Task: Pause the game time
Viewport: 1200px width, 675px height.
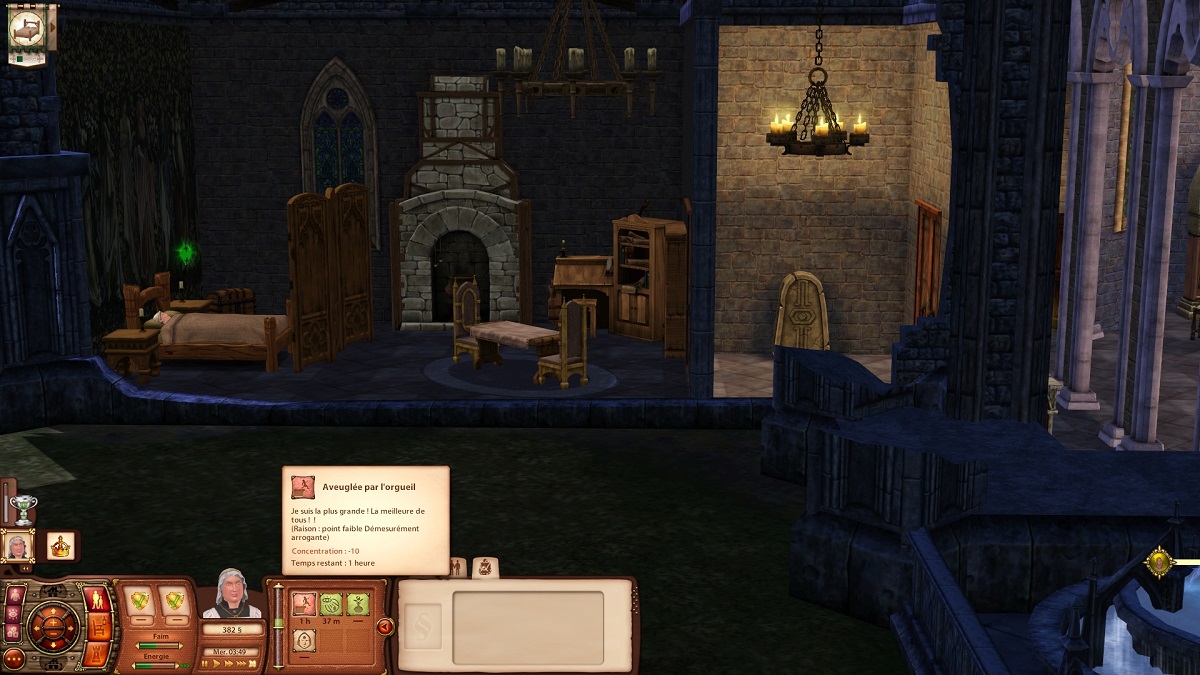Action: pyautogui.click(x=206, y=663)
